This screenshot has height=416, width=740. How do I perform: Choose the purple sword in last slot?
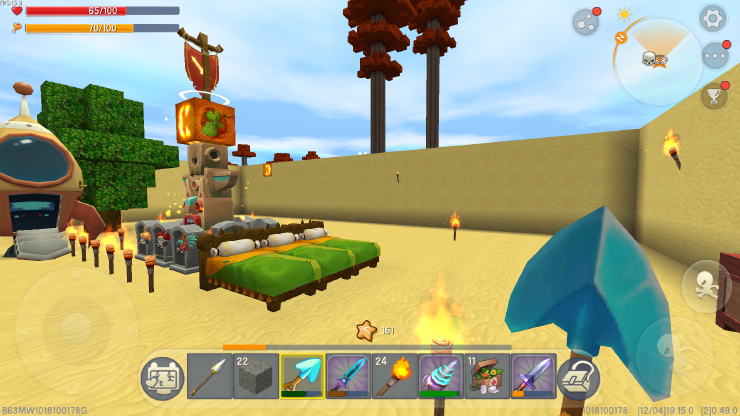click(533, 377)
